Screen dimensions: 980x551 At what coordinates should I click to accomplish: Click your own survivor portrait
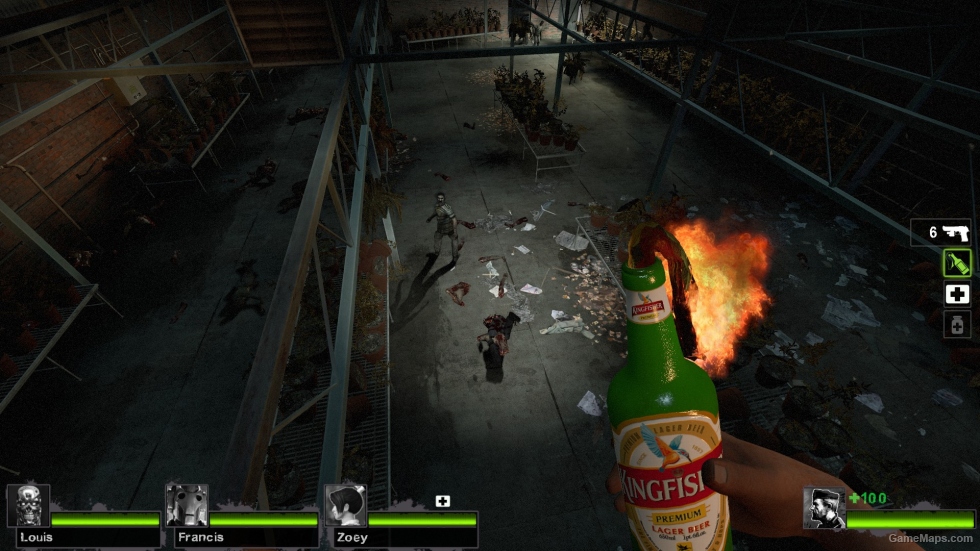point(824,508)
